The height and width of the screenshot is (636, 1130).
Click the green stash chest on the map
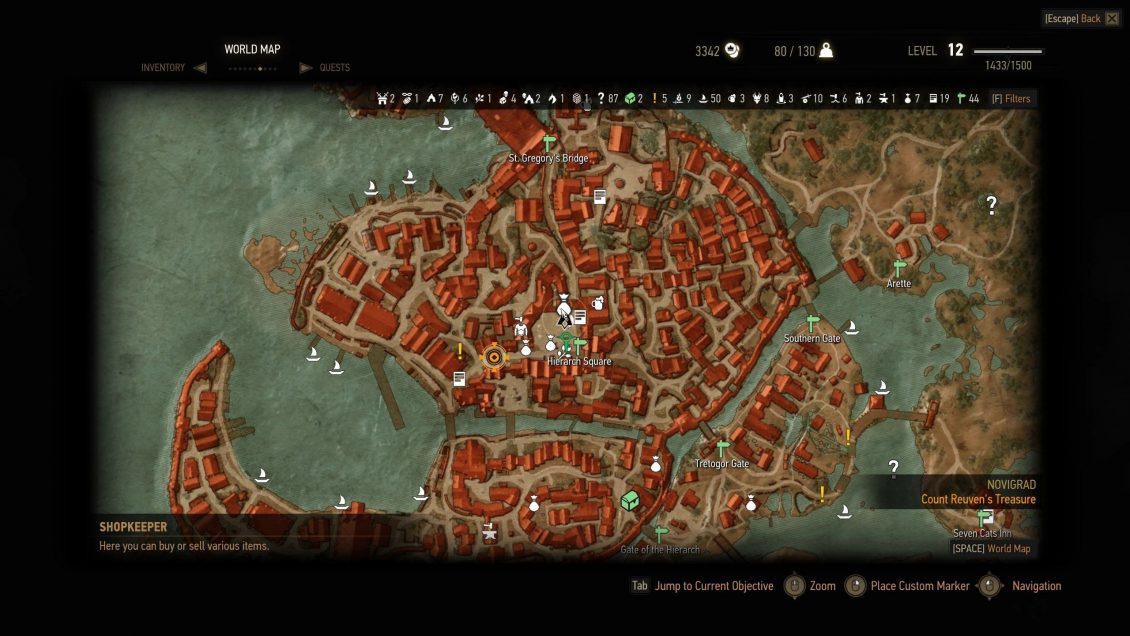(x=630, y=499)
